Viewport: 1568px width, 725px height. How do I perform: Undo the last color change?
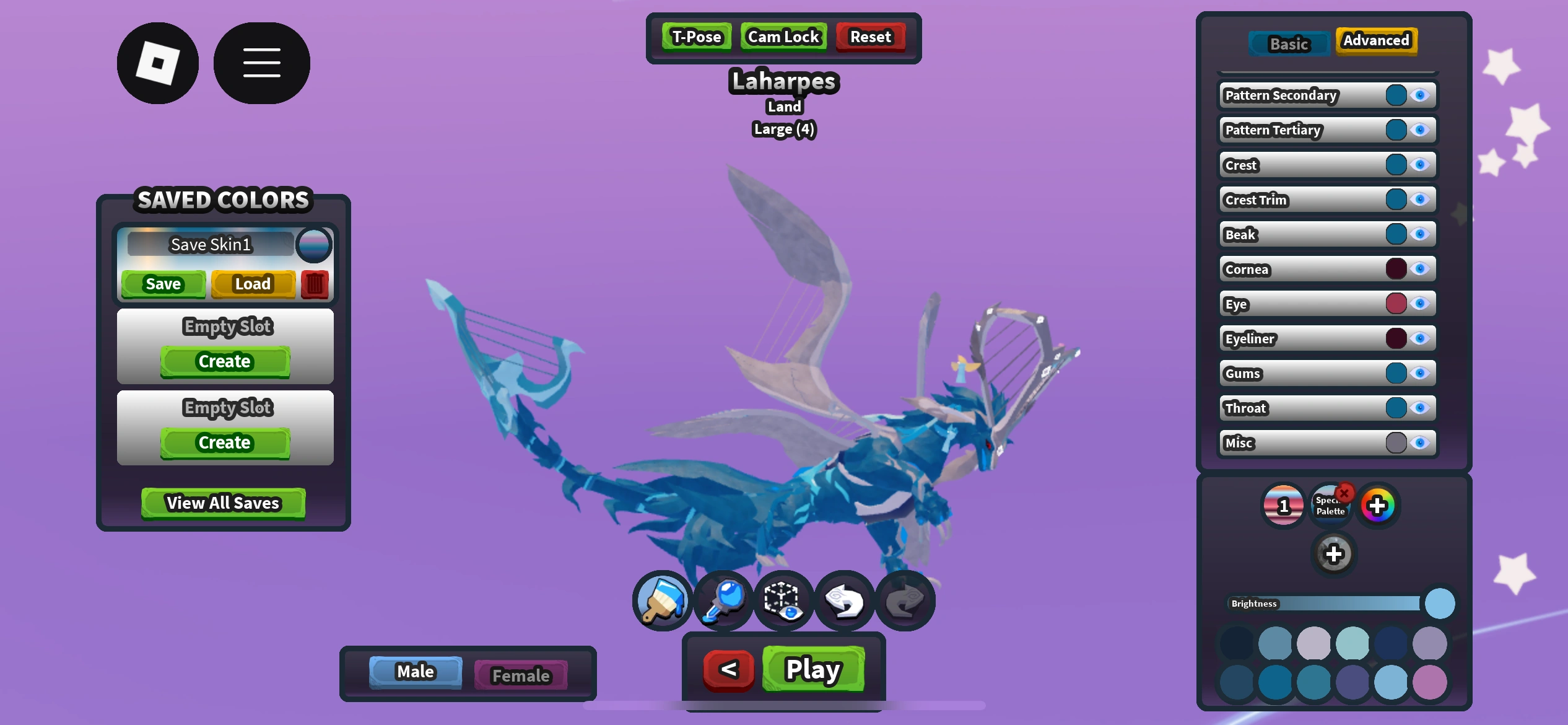tap(845, 600)
